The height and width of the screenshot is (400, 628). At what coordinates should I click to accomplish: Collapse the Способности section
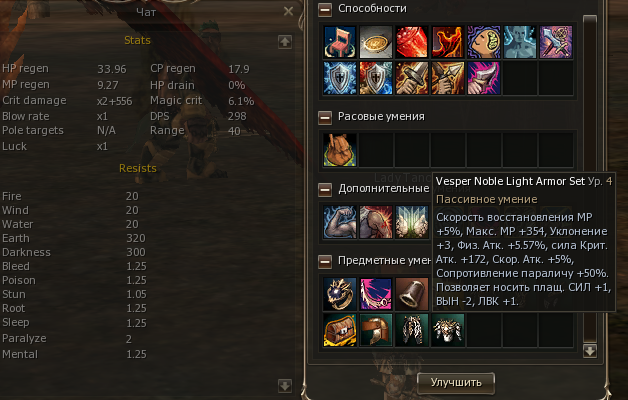[x=325, y=9]
